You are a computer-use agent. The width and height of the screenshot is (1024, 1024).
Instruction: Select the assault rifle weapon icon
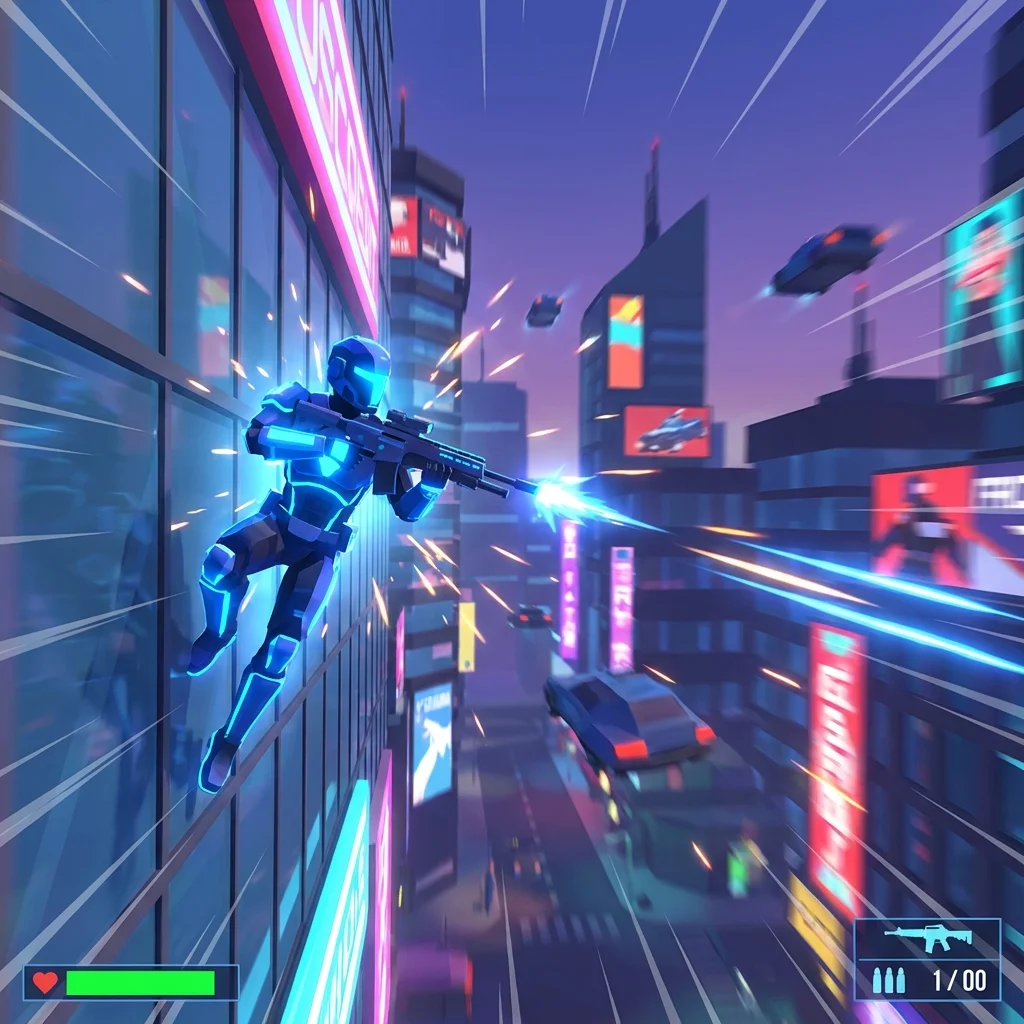927,939
